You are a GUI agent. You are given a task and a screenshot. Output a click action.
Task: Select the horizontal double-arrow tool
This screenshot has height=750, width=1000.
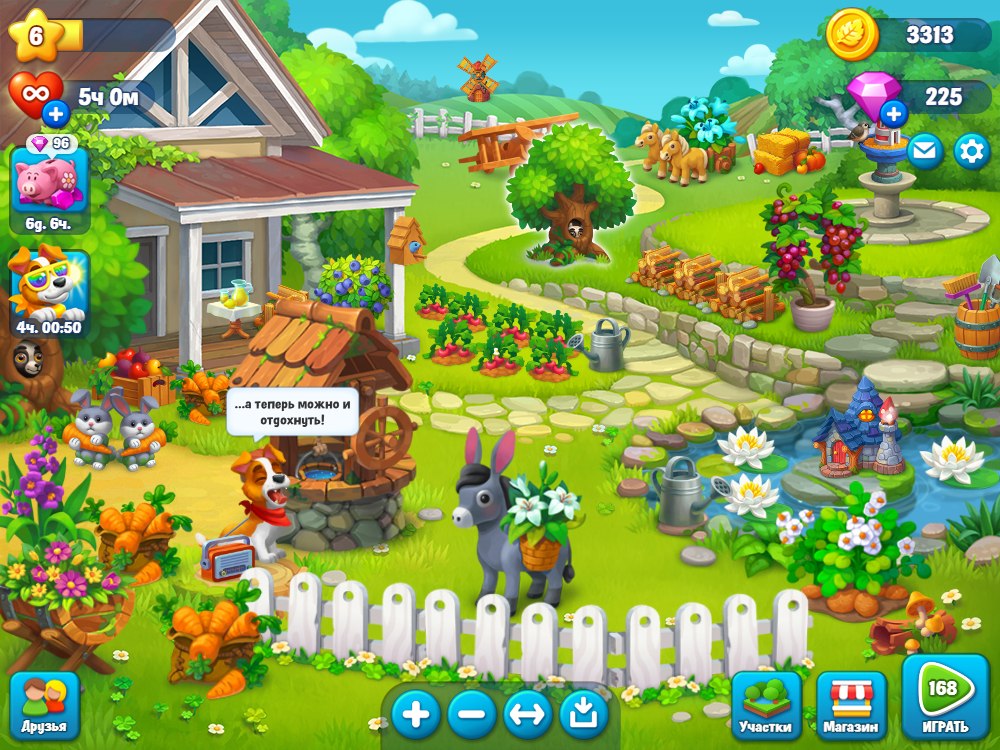528,714
